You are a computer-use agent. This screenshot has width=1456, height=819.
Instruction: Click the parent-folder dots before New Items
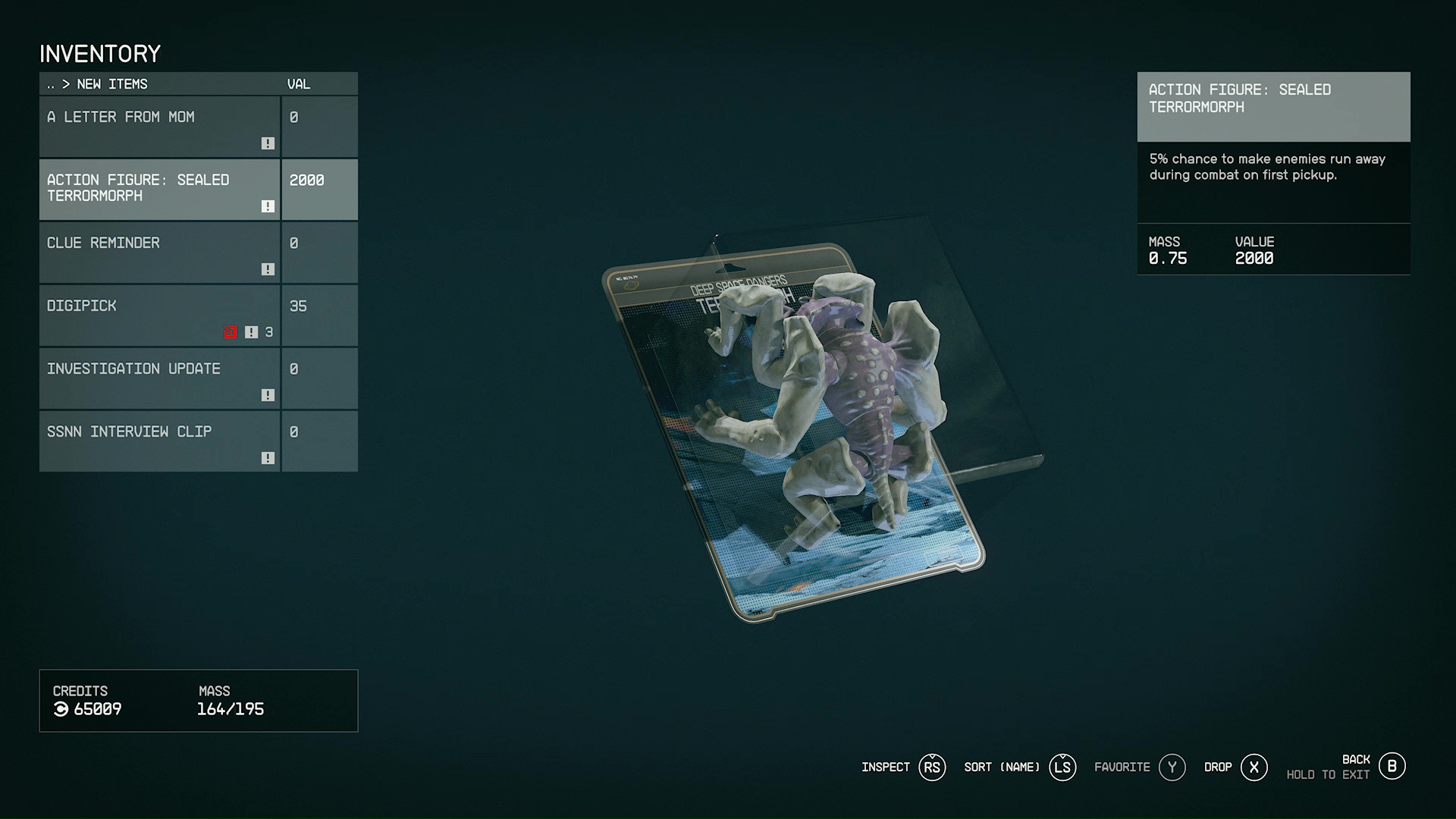click(x=52, y=84)
